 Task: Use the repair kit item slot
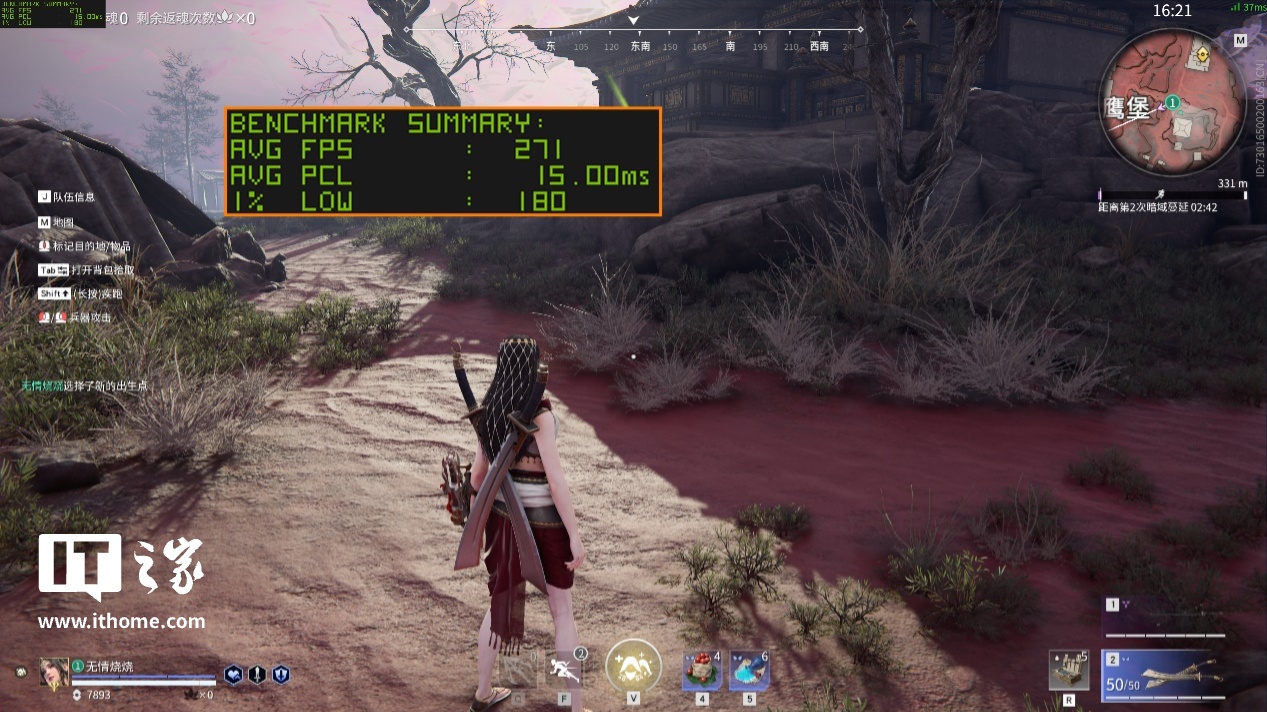(1068, 670)
